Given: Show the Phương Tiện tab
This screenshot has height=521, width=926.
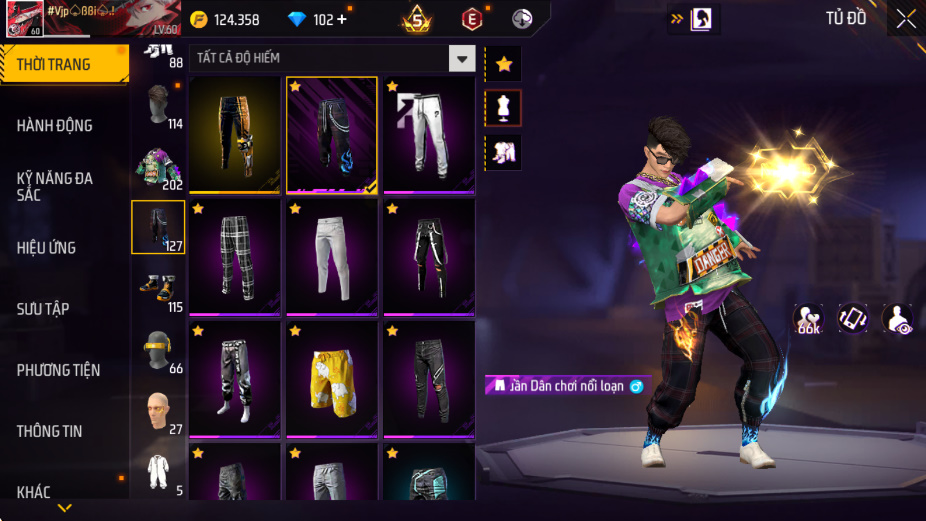Looking at the screenshot, I should click(x=59, y=370).
